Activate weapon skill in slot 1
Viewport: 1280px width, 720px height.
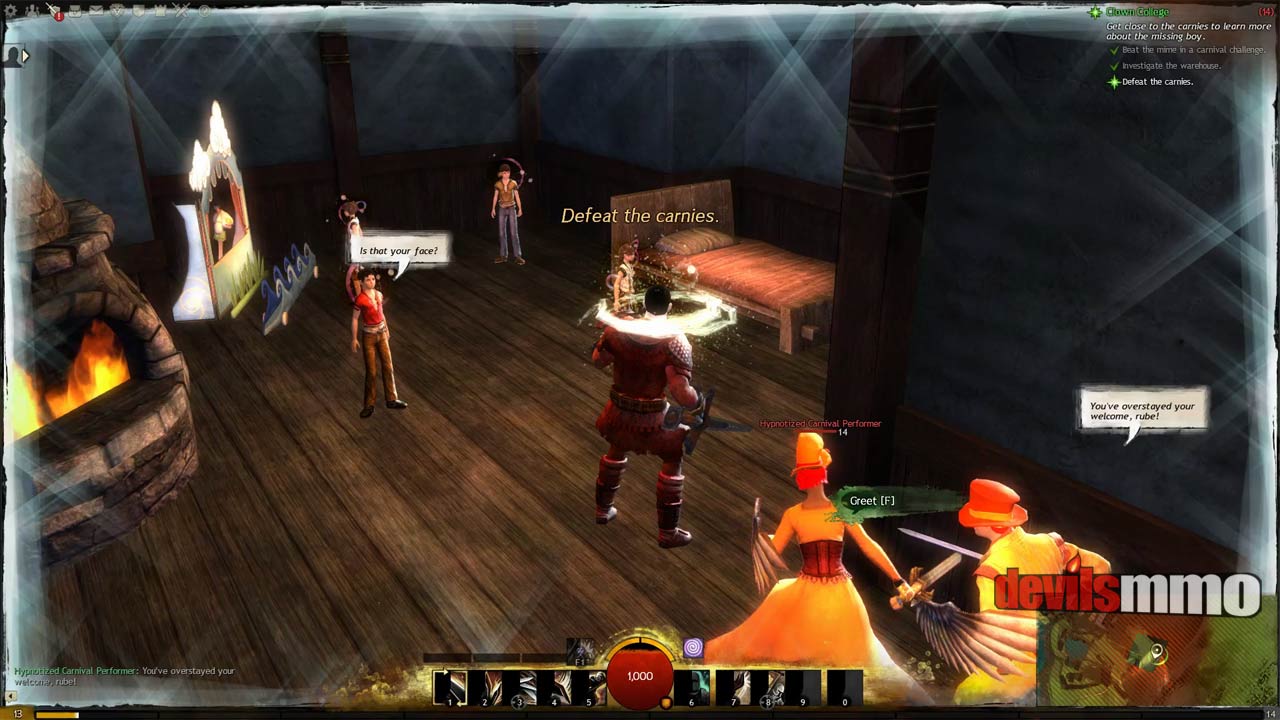450,688
